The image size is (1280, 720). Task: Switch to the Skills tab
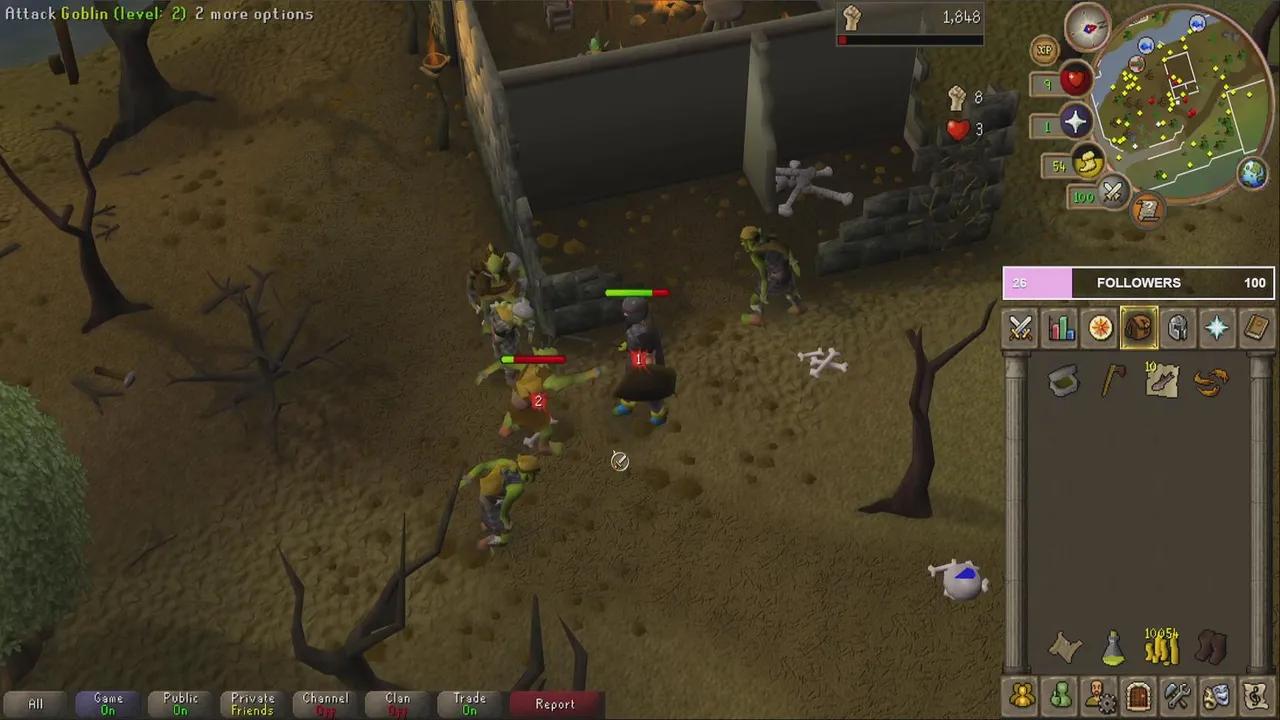(1061, 328)
